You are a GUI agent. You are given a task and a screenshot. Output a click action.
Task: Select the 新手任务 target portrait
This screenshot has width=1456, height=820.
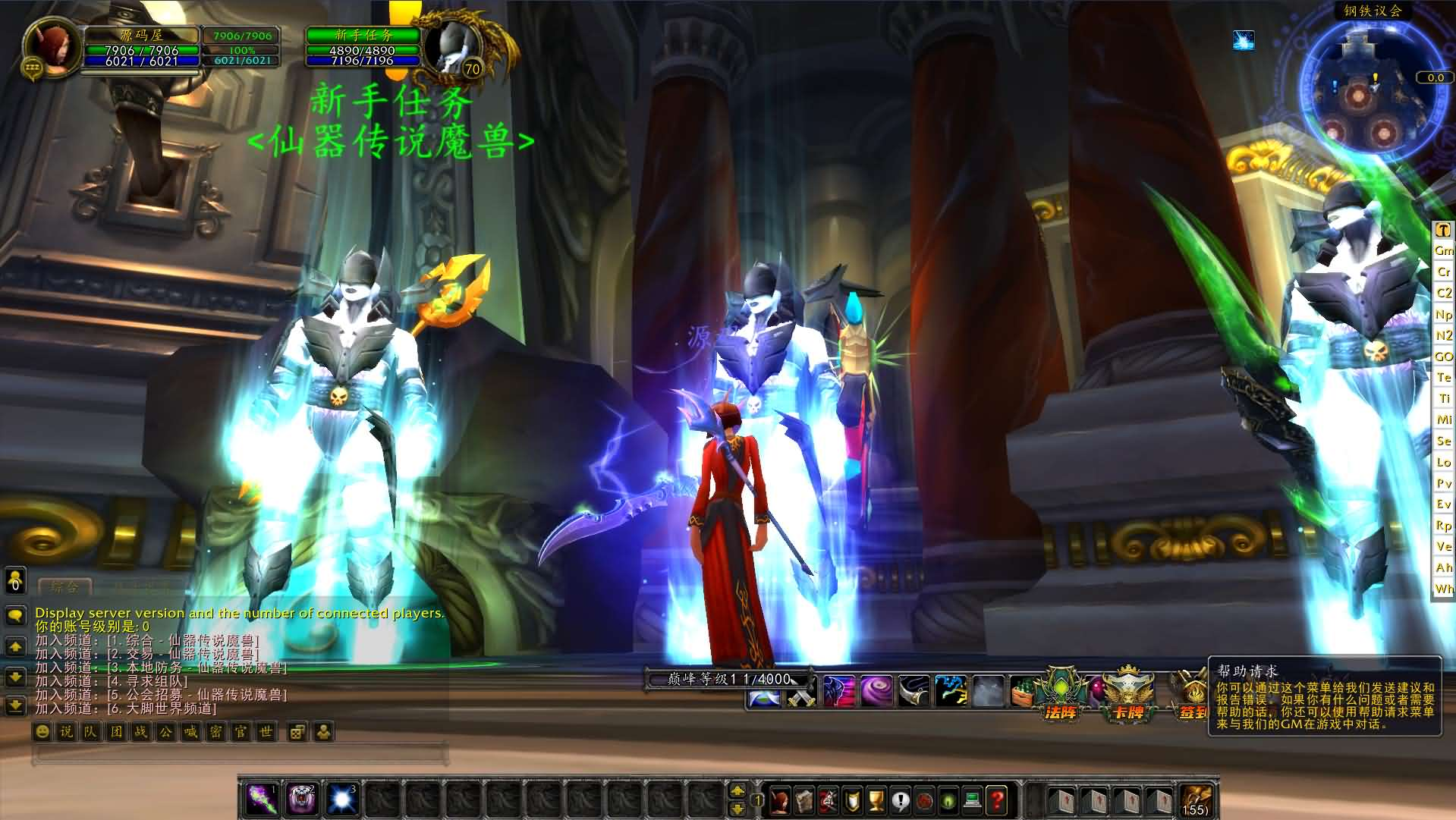tap(452, 47)
